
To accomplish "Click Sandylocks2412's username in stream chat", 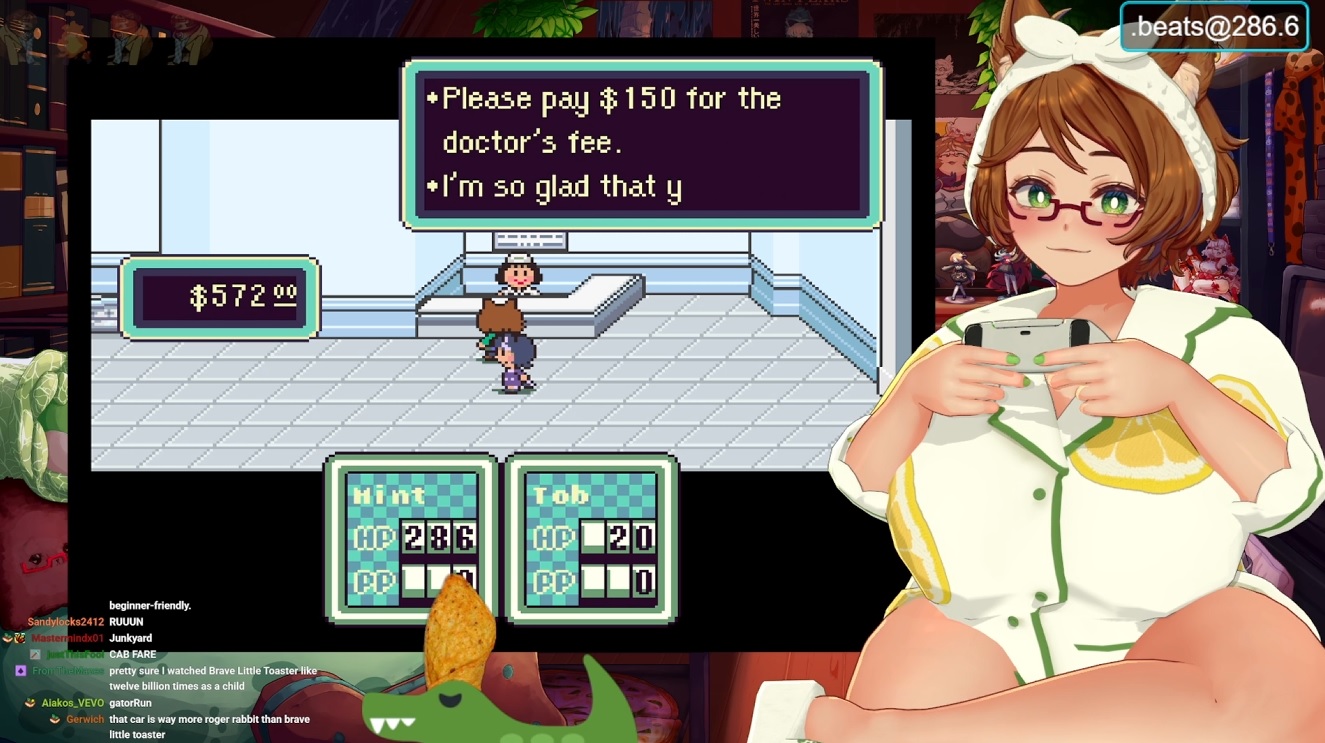I will click(x=66, y=622).
